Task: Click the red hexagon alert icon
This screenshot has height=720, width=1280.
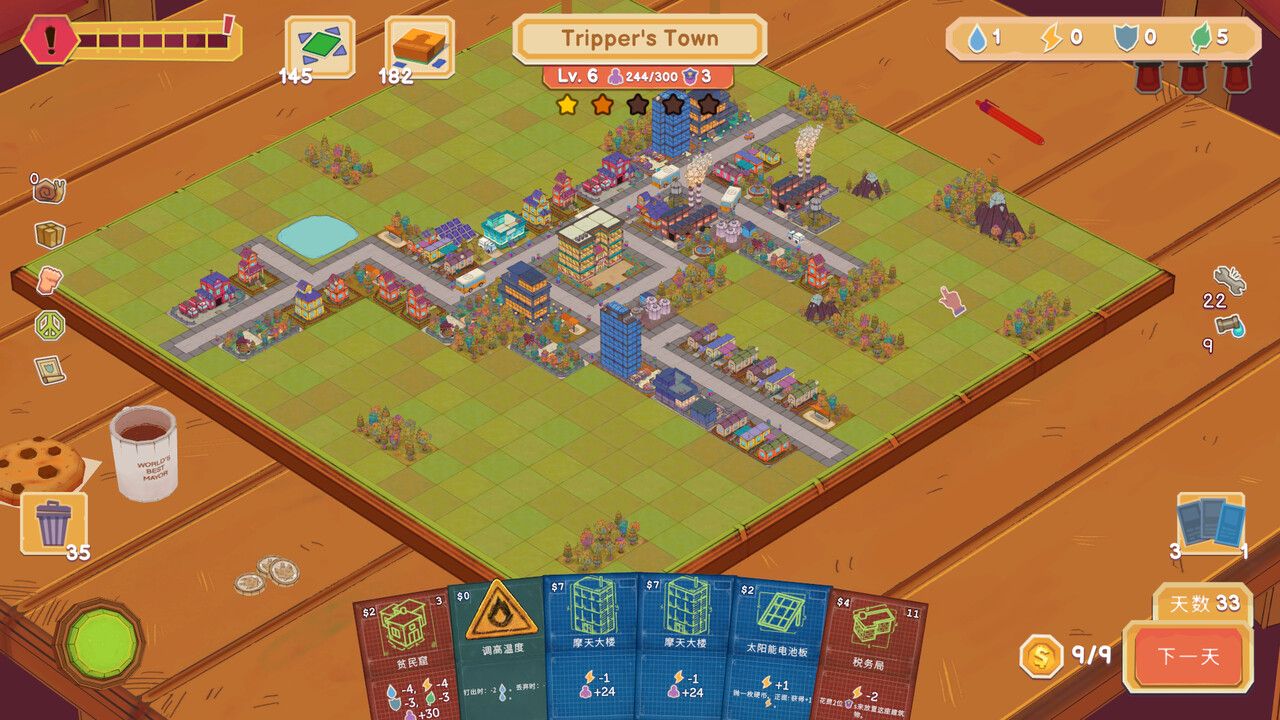Action: coord(49,40)
